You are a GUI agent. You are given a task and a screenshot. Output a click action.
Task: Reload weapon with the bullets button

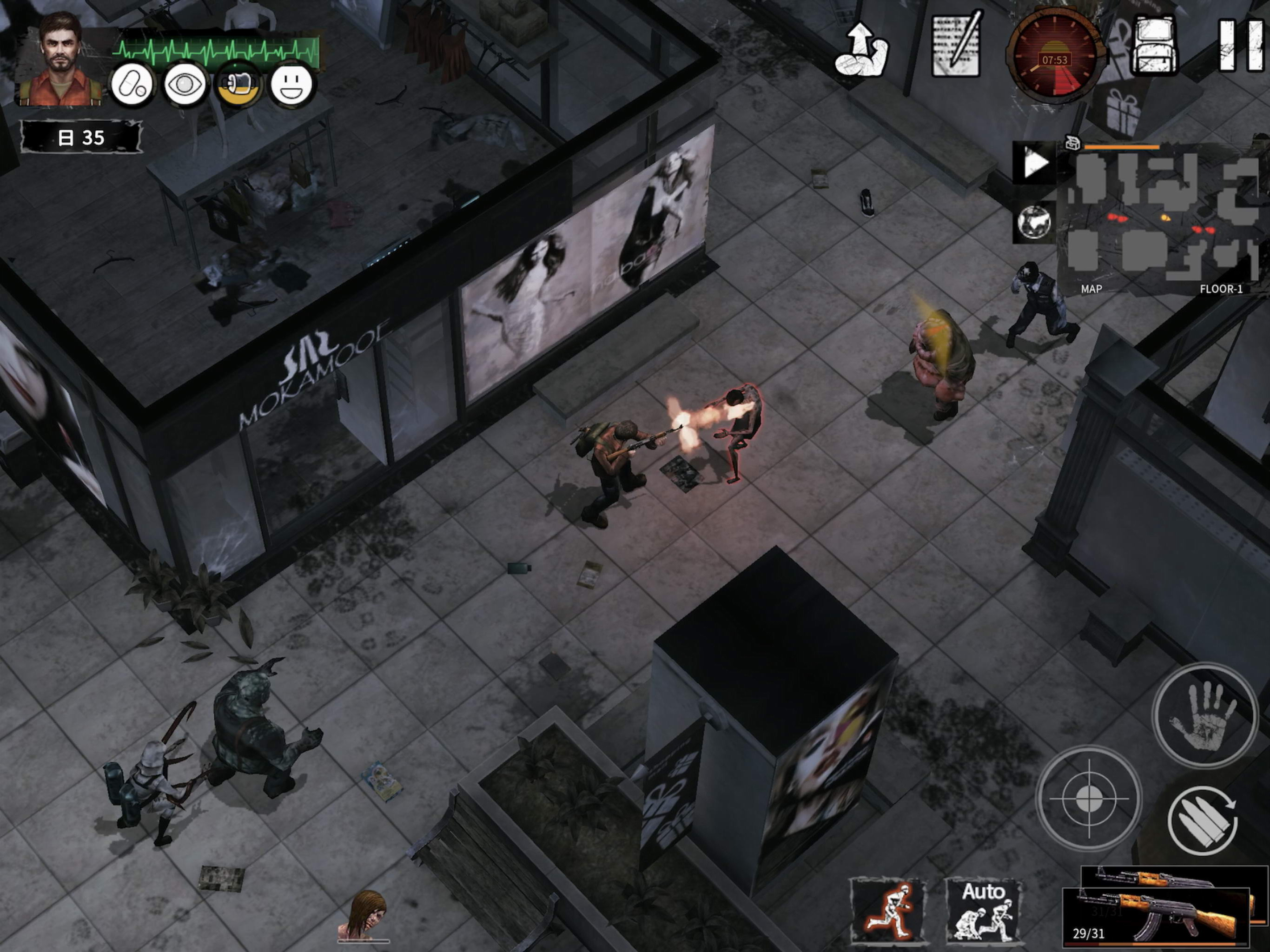click(1202, 821)
